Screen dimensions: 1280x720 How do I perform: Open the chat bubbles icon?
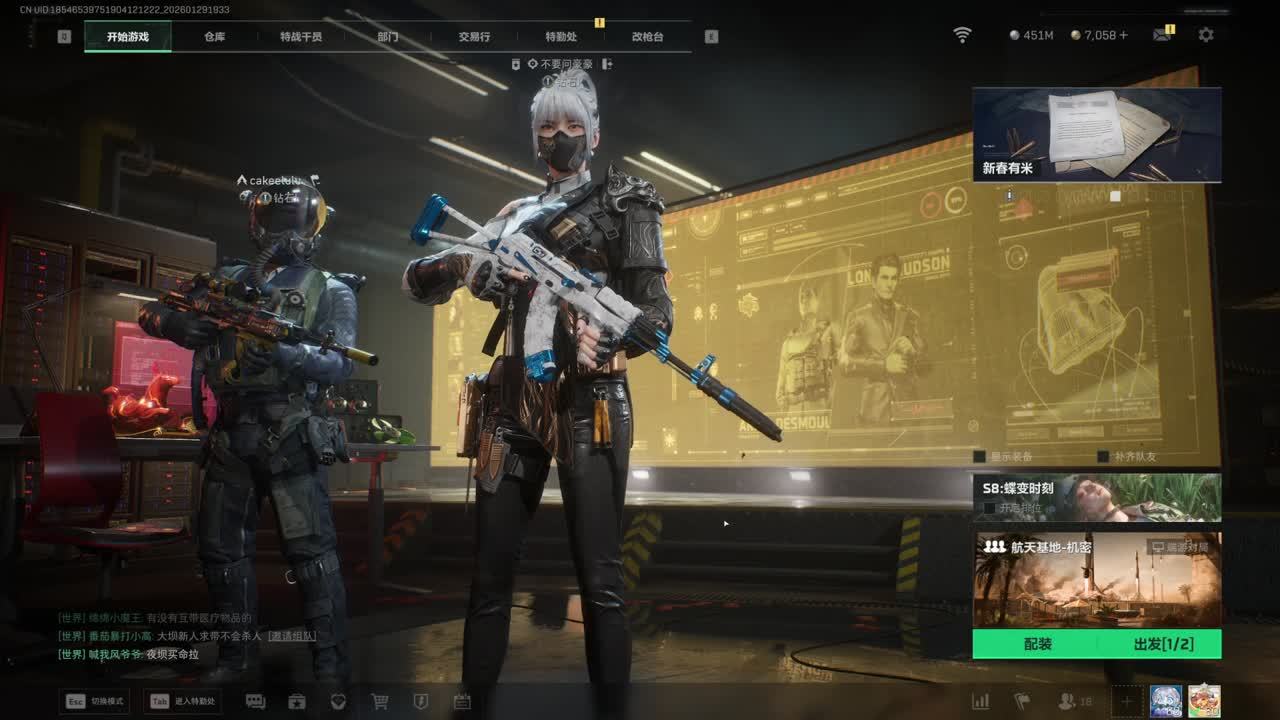coord(255,702)
